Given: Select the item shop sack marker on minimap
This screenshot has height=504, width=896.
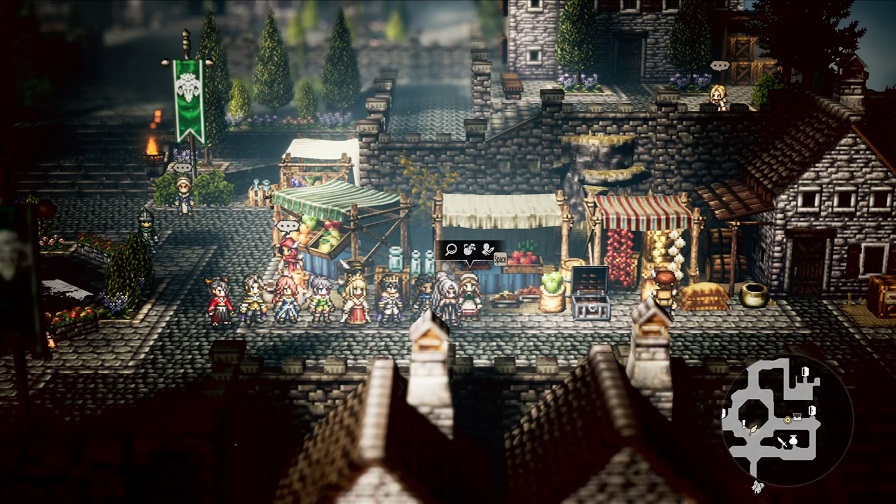Looking at the screenshot, I should pyautogui.click(x=793, y=440).
